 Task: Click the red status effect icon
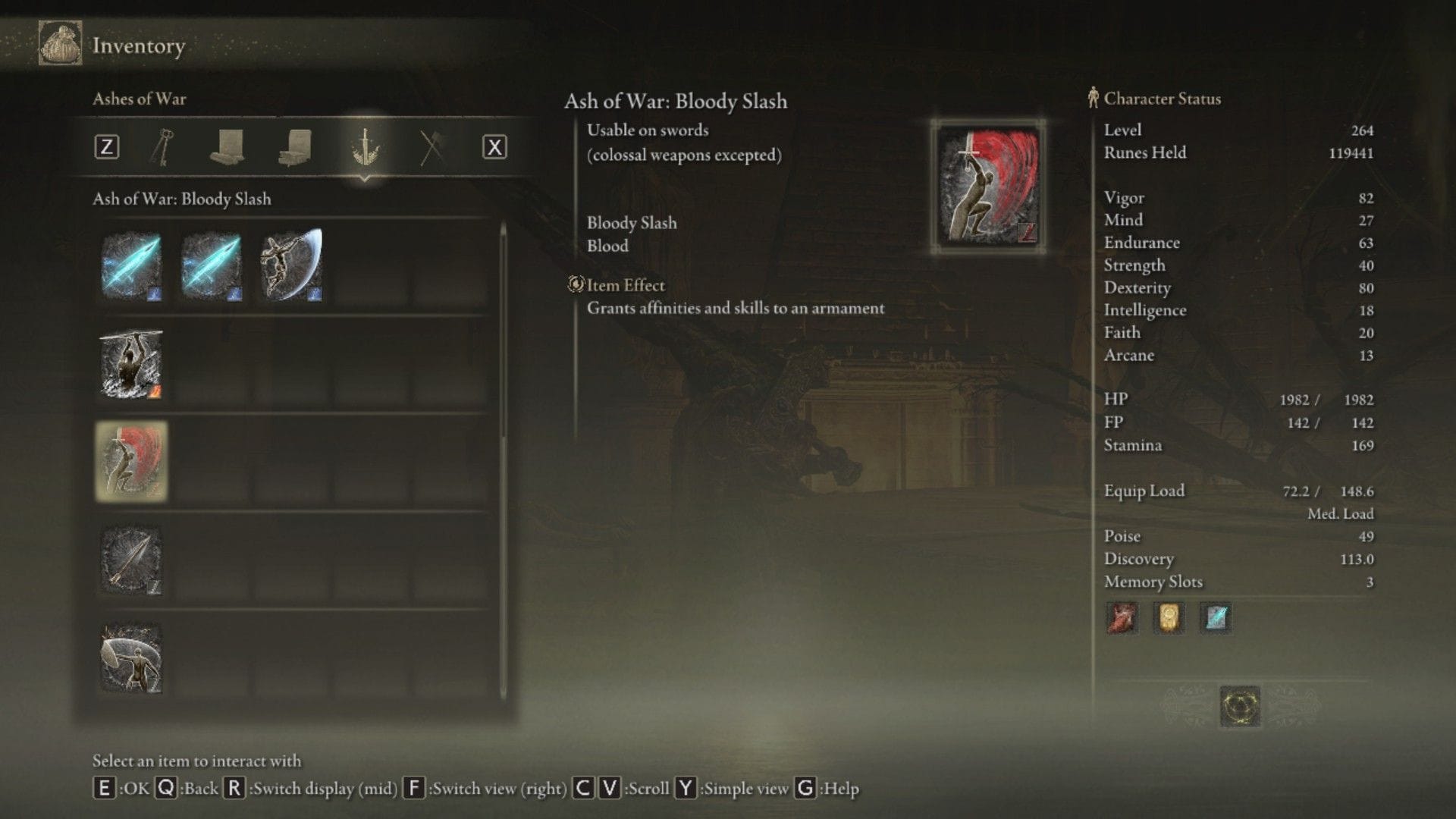pyautogui.click(x=1122, y=618)
